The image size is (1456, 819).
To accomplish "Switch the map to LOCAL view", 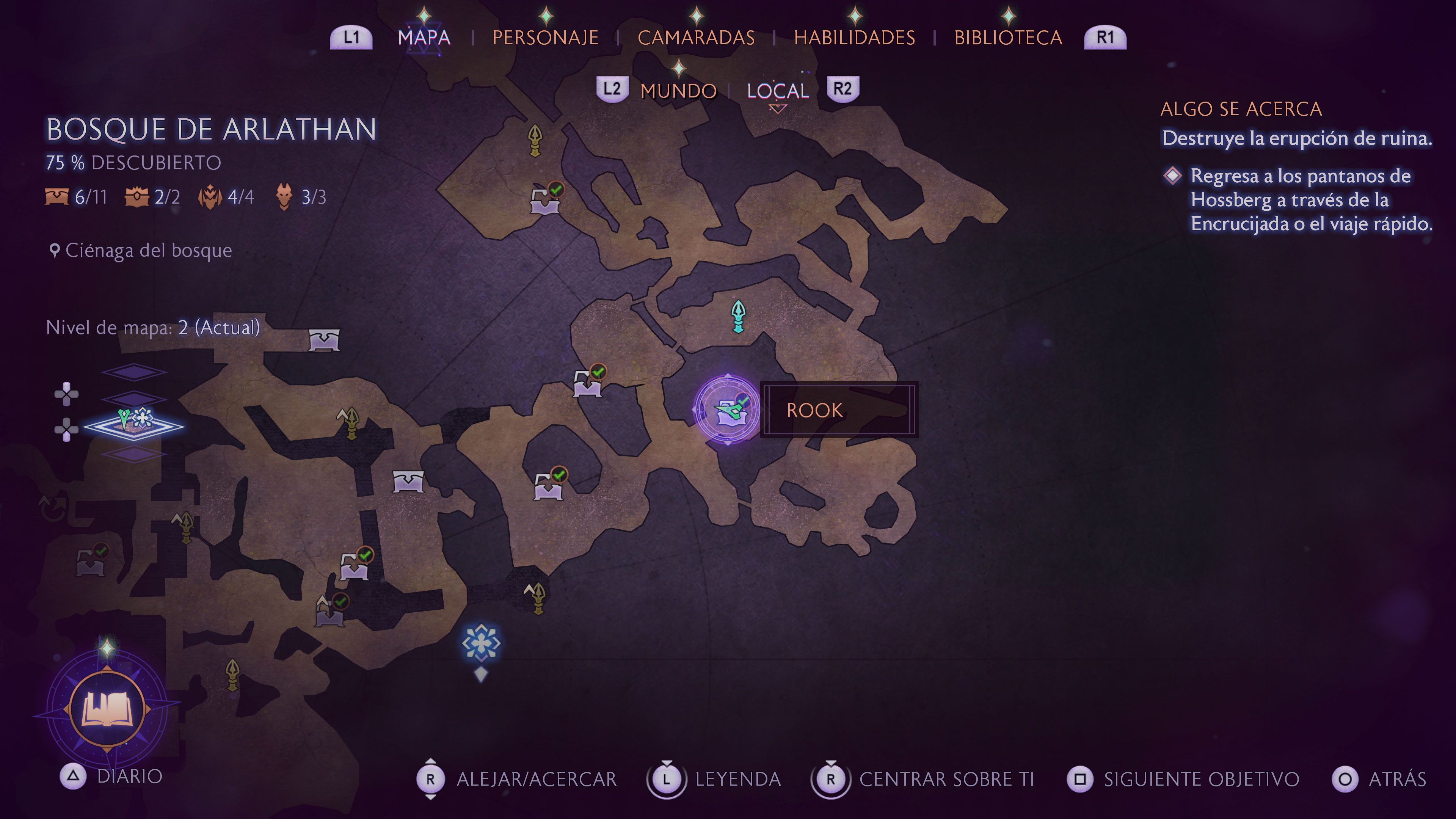I will point(777,90).
